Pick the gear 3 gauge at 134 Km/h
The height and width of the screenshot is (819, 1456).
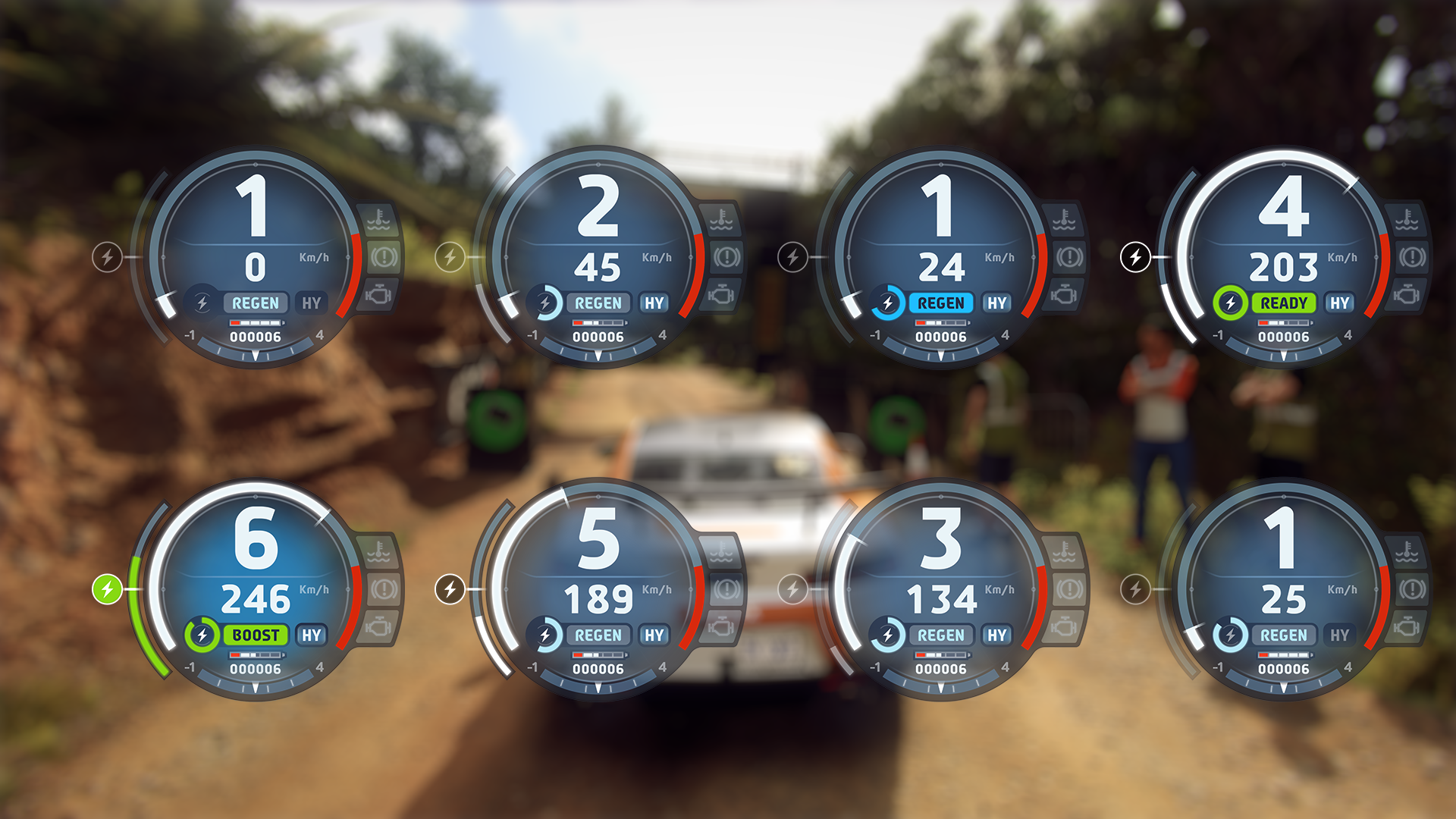[x=941, y=590]
